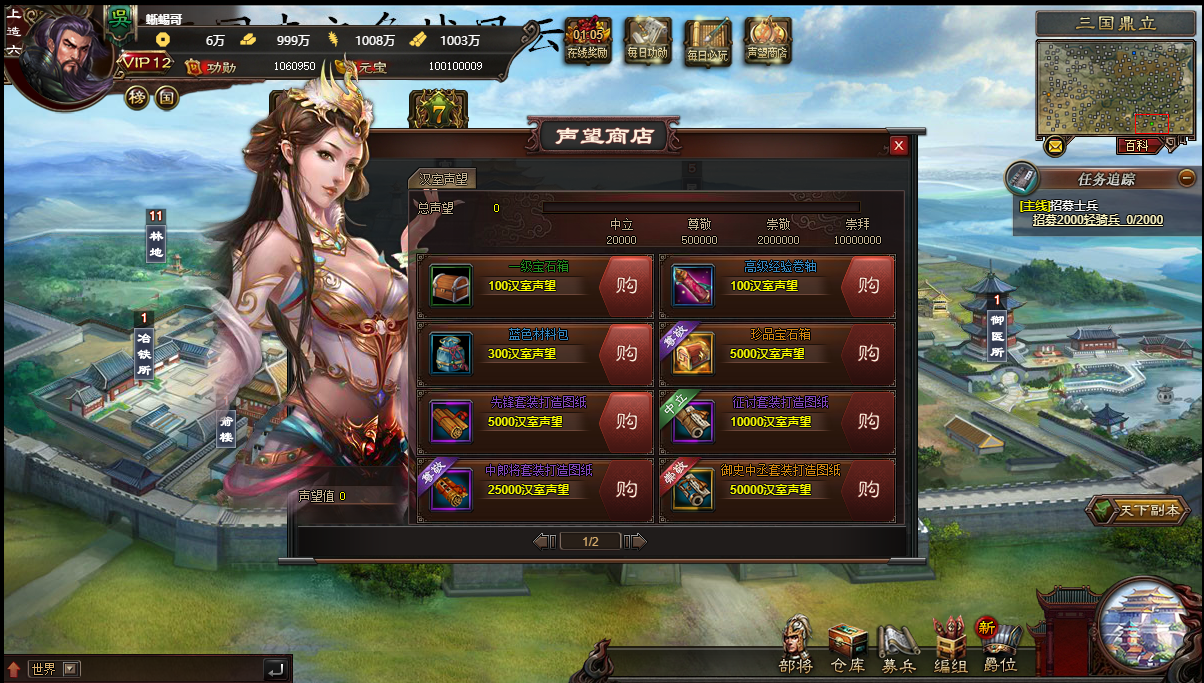Purchase the 高级经验卷轴 experience scroll

point(868,286)
